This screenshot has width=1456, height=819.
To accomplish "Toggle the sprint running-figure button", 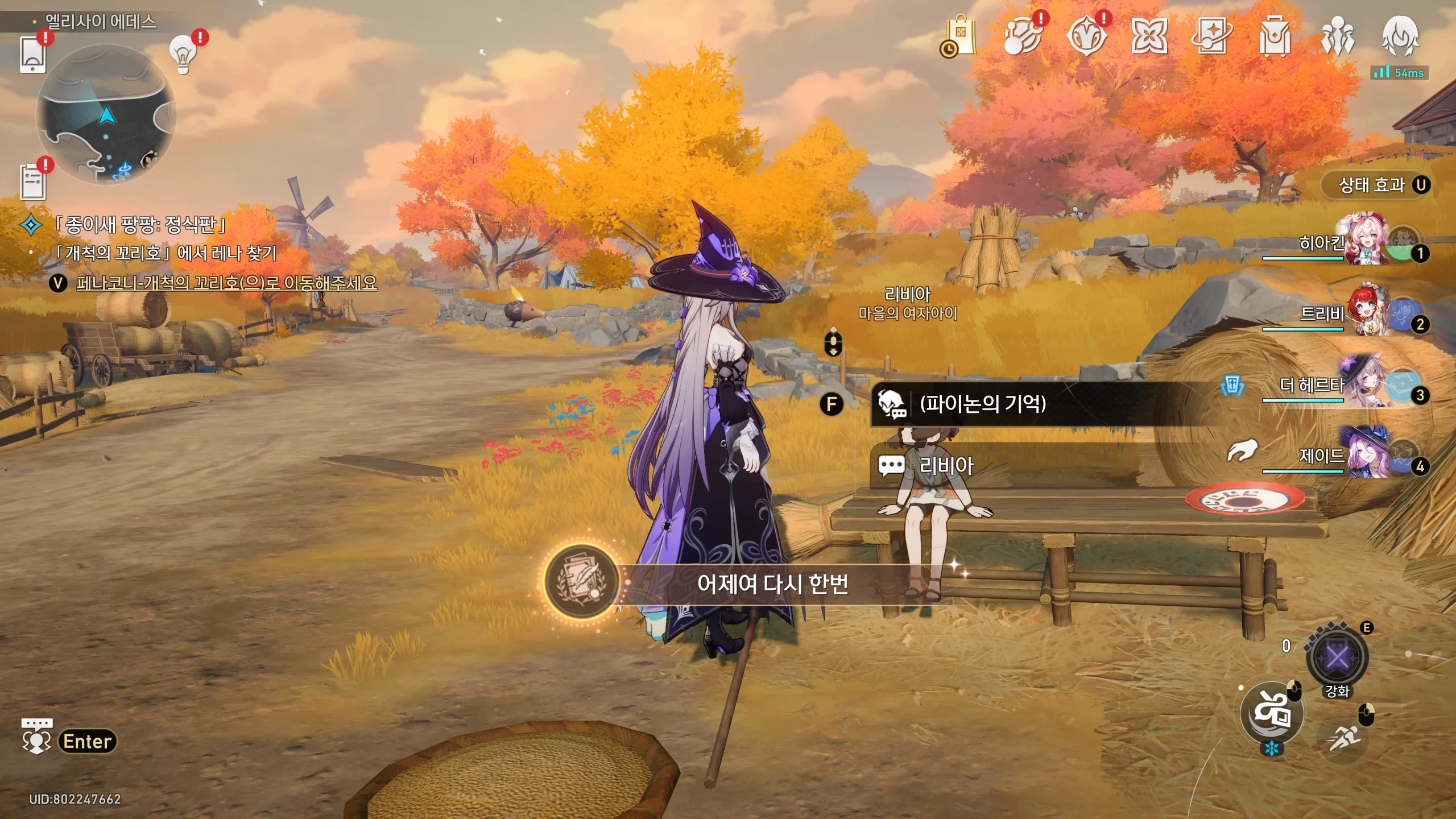I will click(1345, 738).
